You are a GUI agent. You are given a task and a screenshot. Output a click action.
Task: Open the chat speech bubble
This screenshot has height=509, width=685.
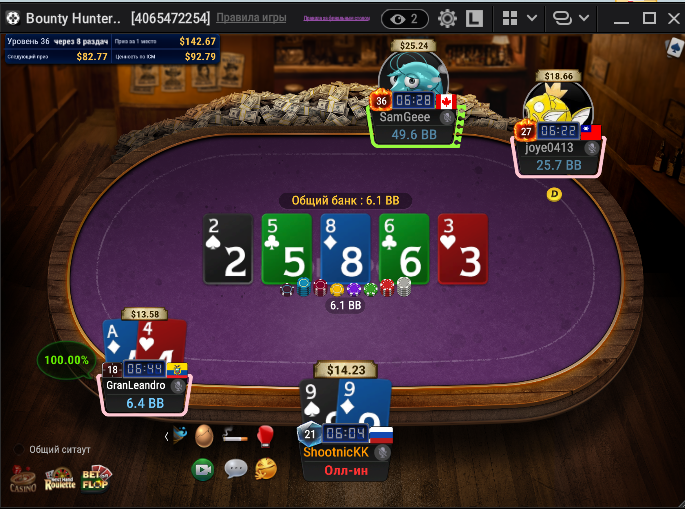click(235, 468)
